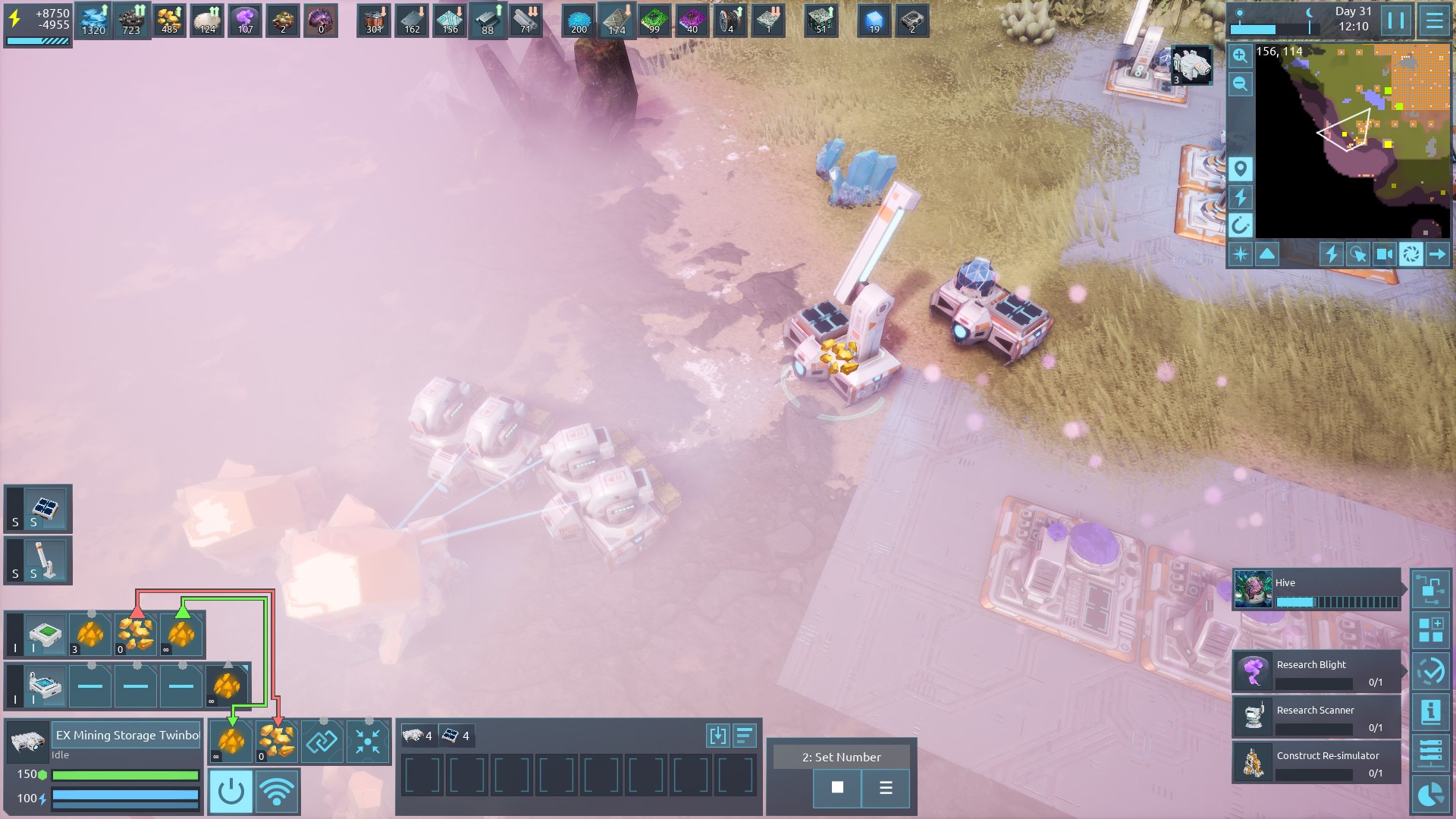The height and width of the screenshot is (819, 1456).
Task: Toggle the unit's power button
Action: coord(231,792)
